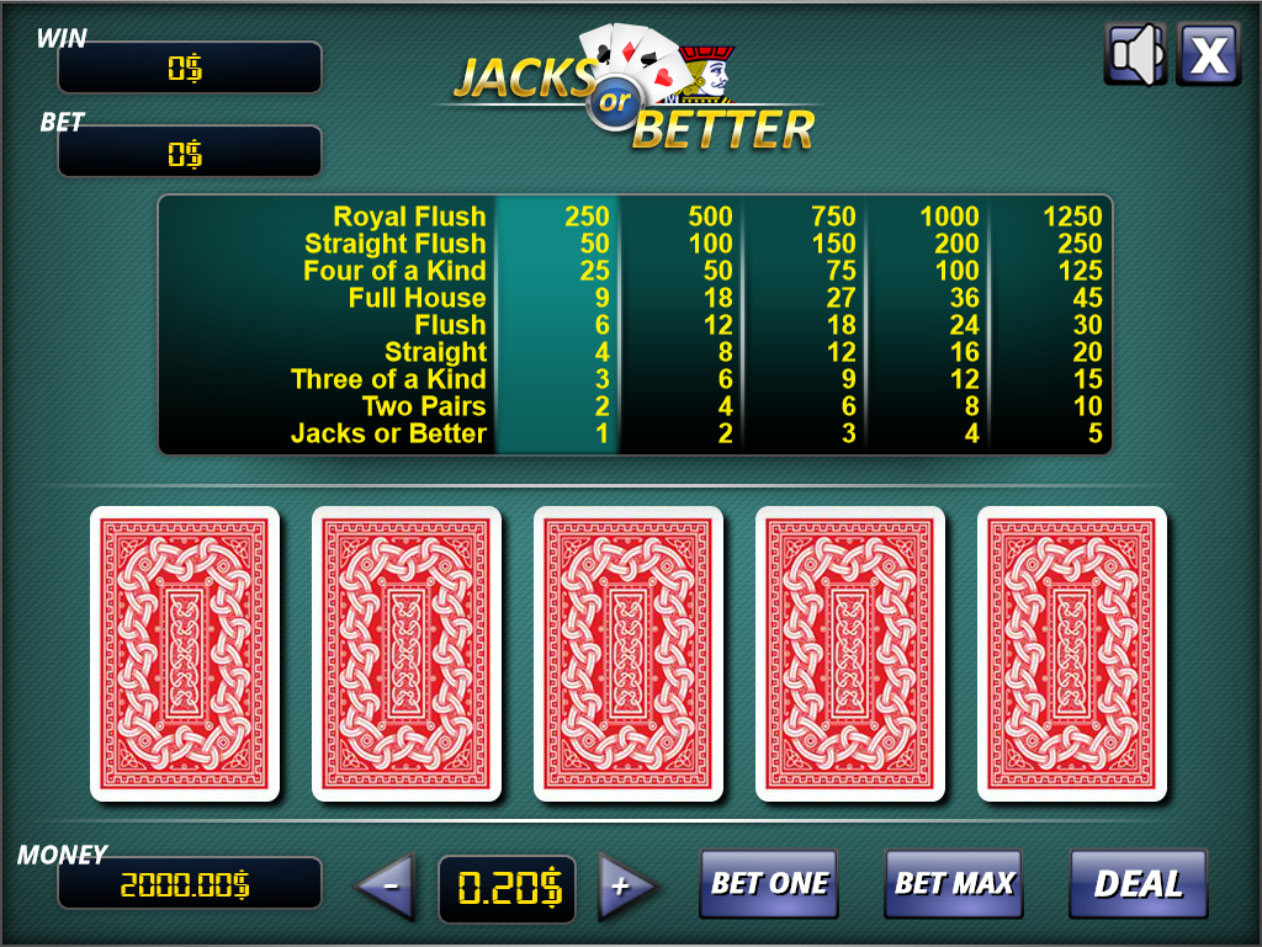The height and width of the screenshot is (947, 1262).
Task: Close the game with the X button
Action: 1208,54
